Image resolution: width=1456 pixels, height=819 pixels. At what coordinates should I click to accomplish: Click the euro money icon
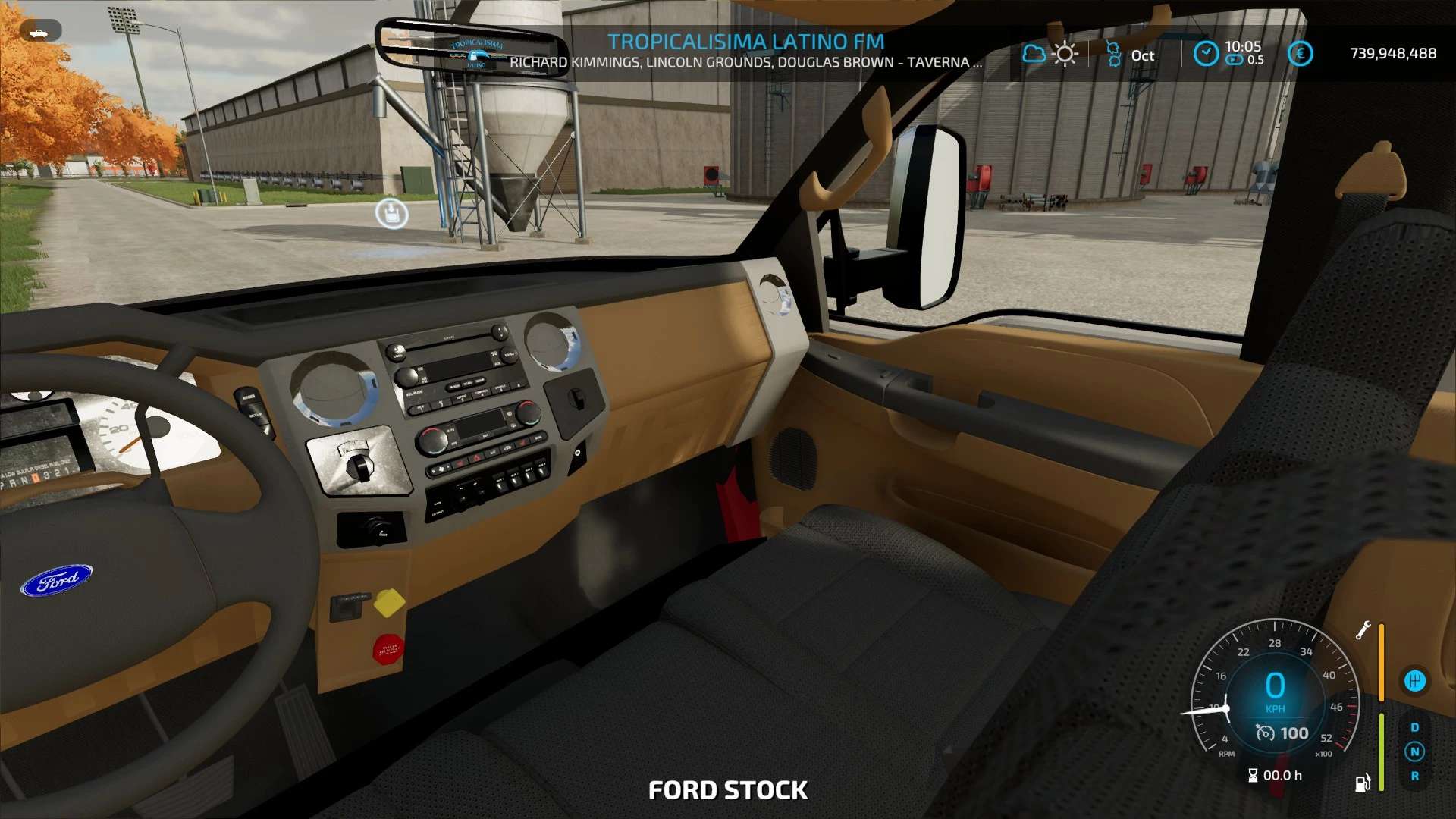(x=1300, y=53)
